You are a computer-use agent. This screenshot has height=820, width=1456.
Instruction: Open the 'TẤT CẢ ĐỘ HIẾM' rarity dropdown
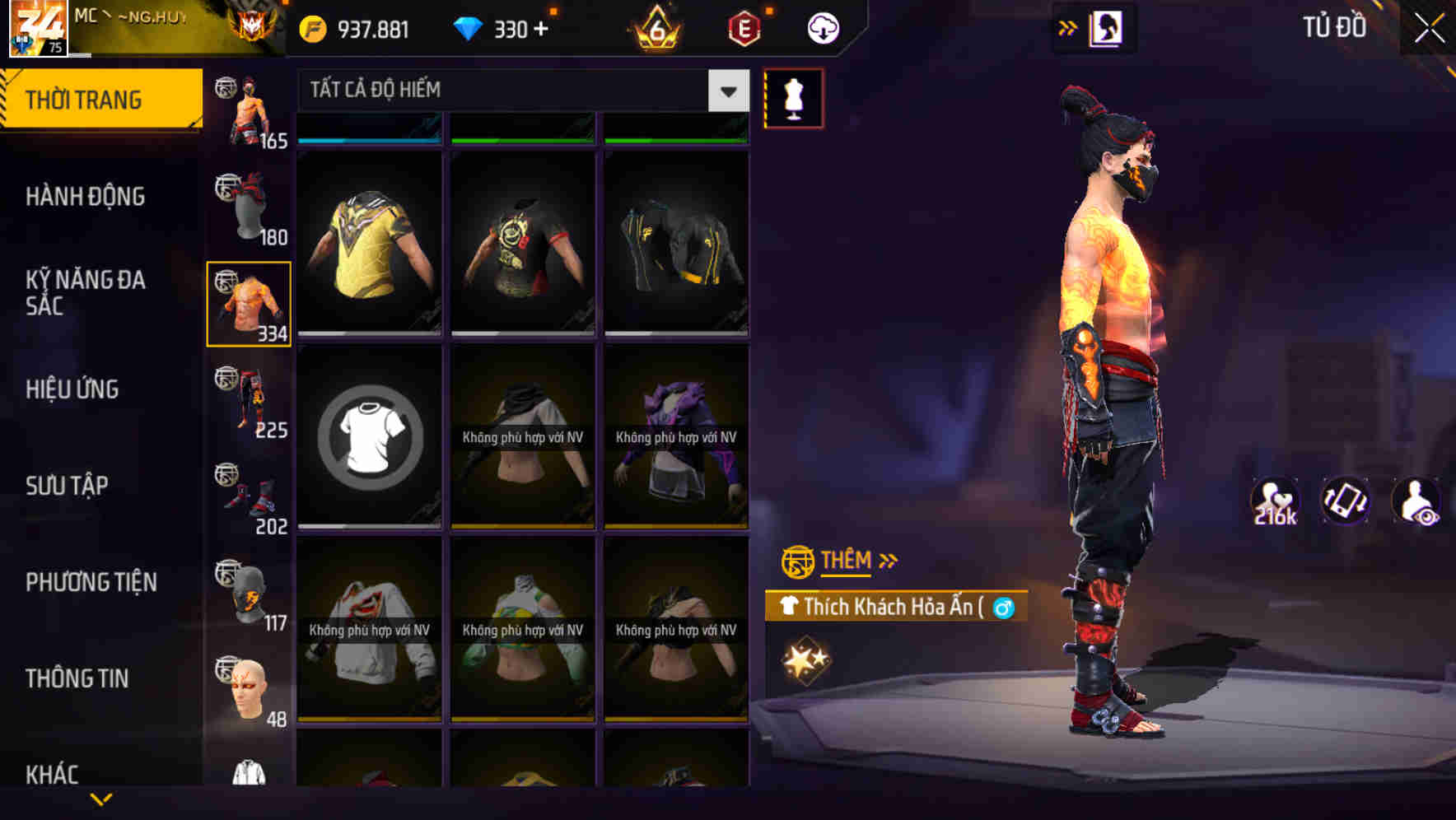point(511,91)
